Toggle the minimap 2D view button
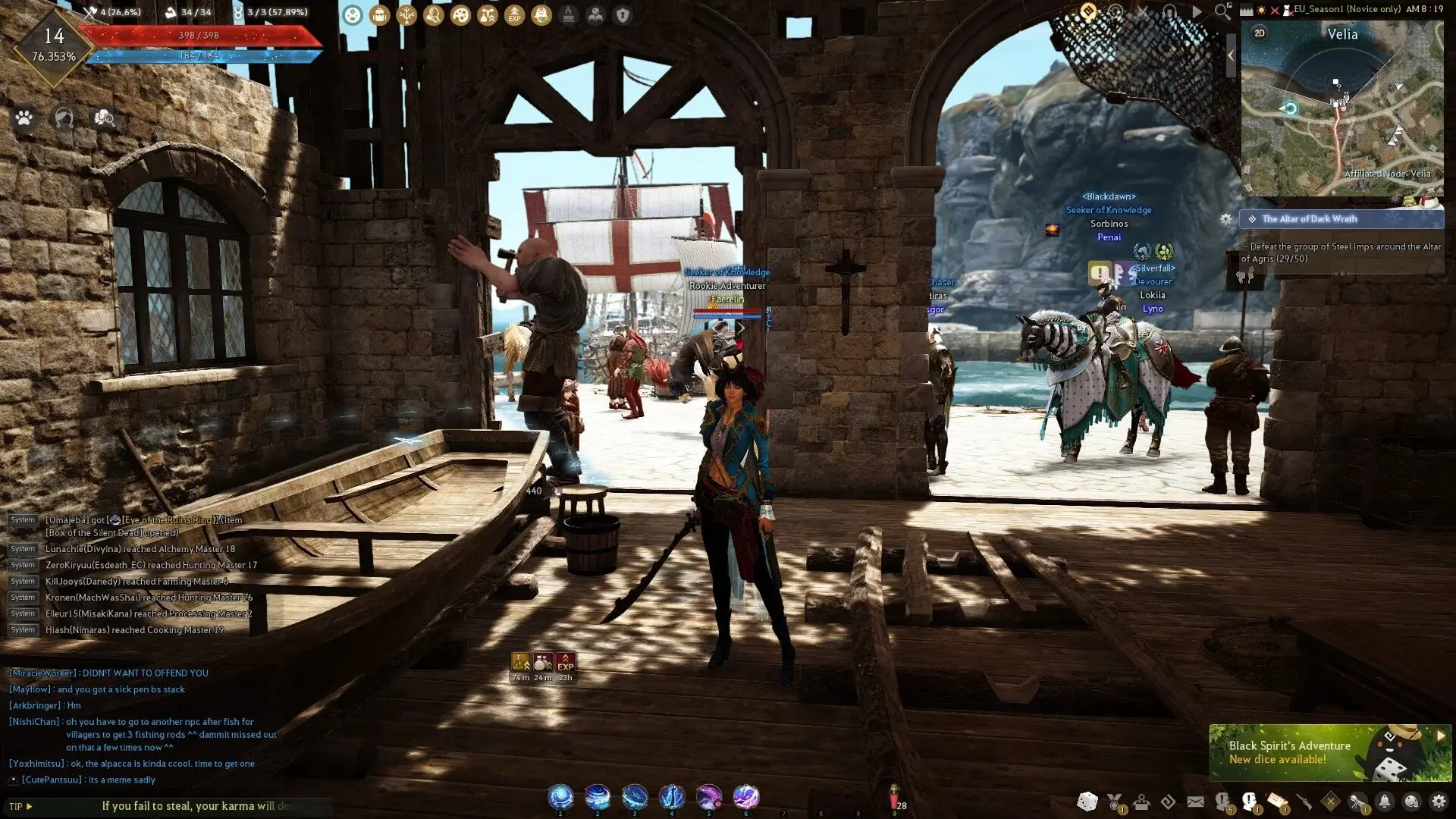This screenshot has height=819, width=1456. (1260, 33)
